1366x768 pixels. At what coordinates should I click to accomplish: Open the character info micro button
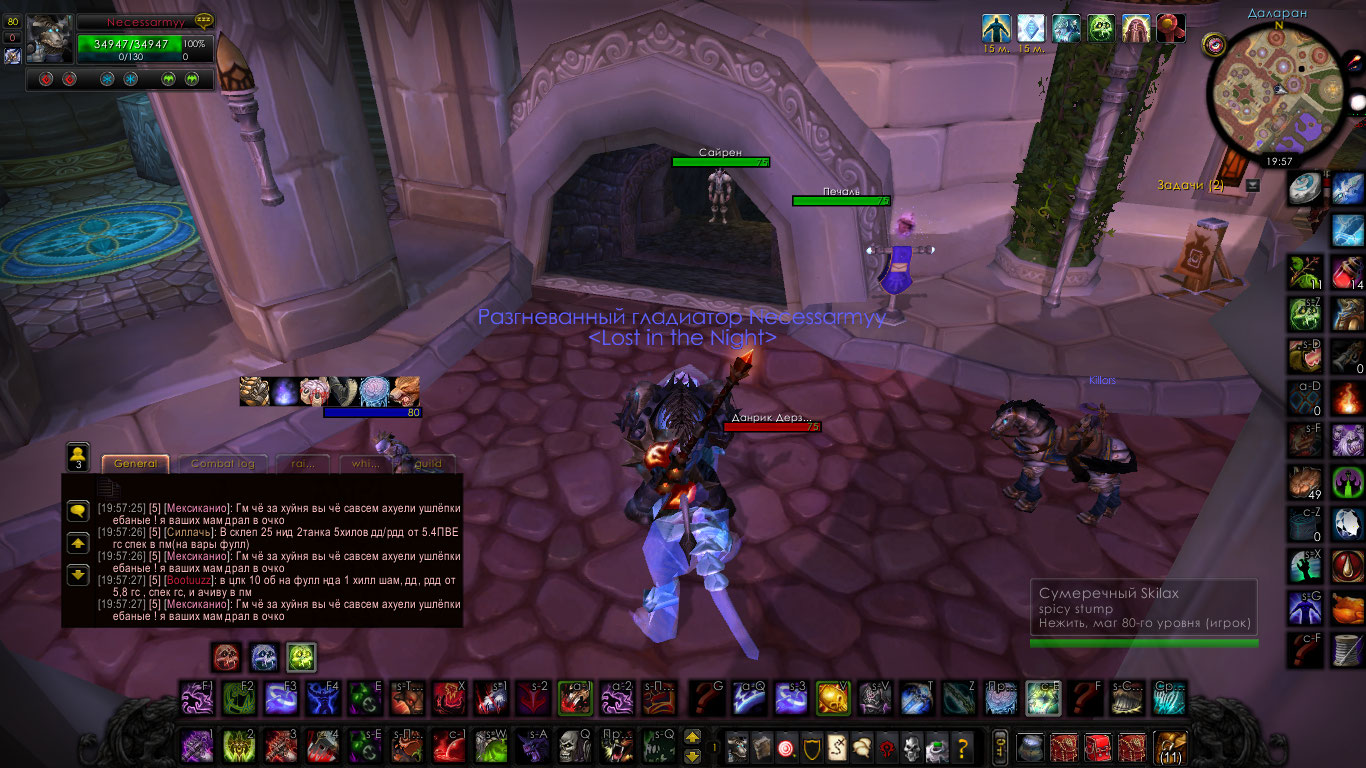point(736,747)
